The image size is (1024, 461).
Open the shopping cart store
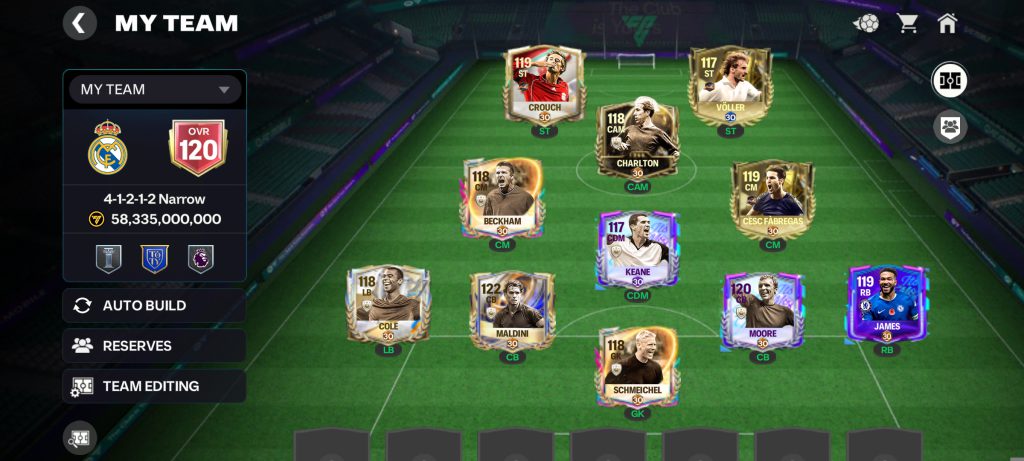(908, 23)
